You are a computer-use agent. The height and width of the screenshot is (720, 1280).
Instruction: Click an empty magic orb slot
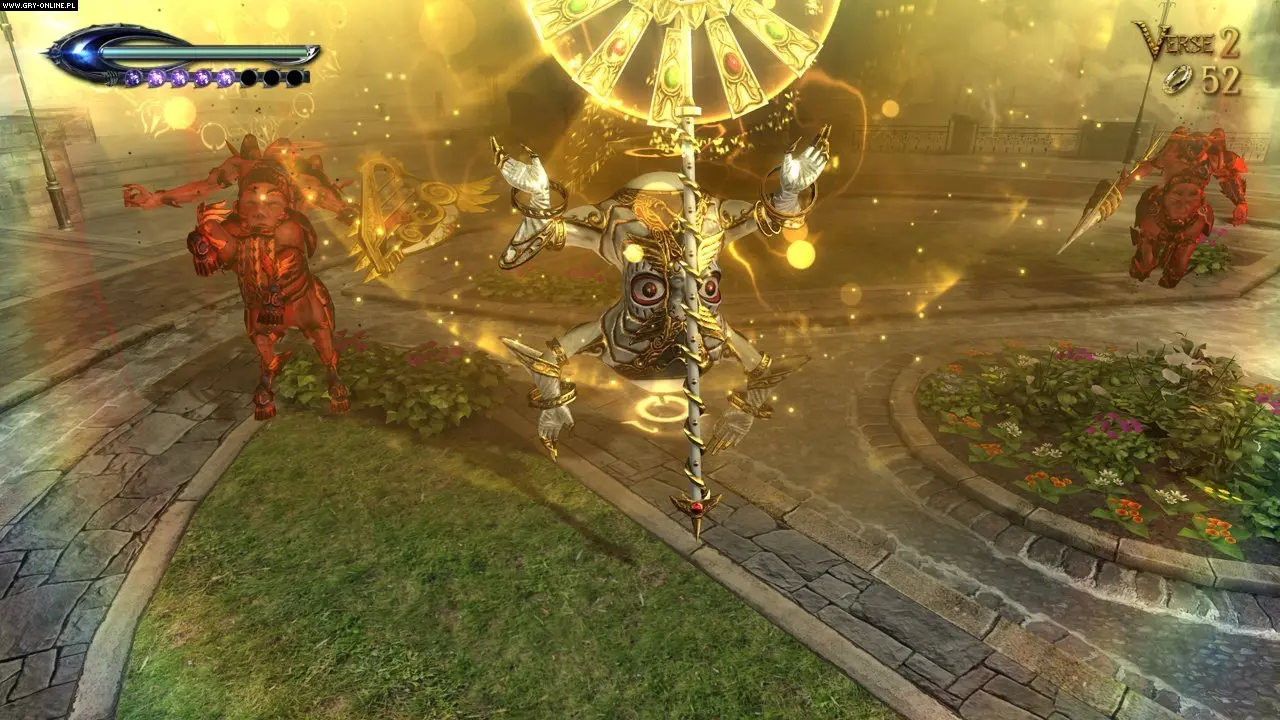[x=248, y=77]
